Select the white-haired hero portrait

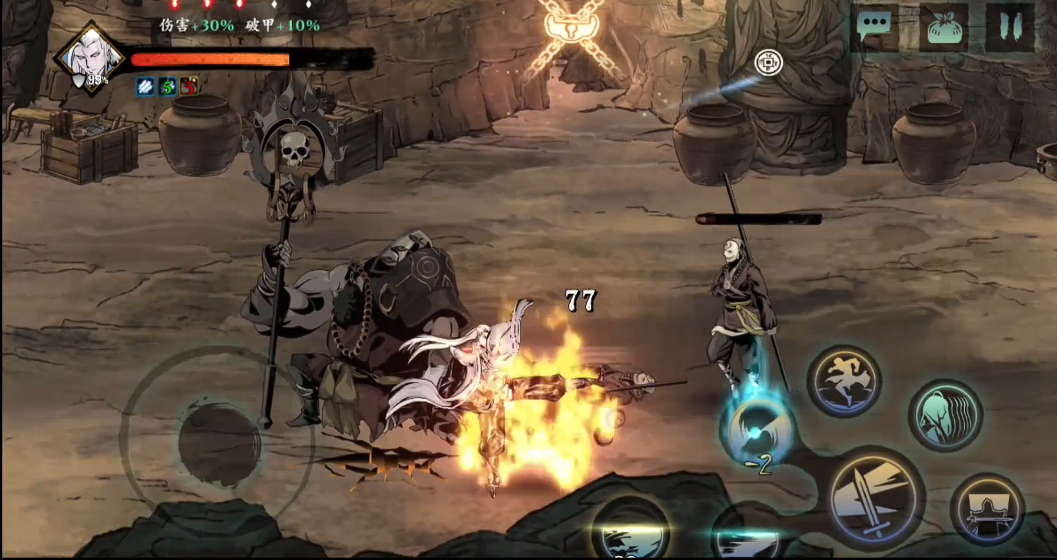pyautogui.click(x=89, y=59)
